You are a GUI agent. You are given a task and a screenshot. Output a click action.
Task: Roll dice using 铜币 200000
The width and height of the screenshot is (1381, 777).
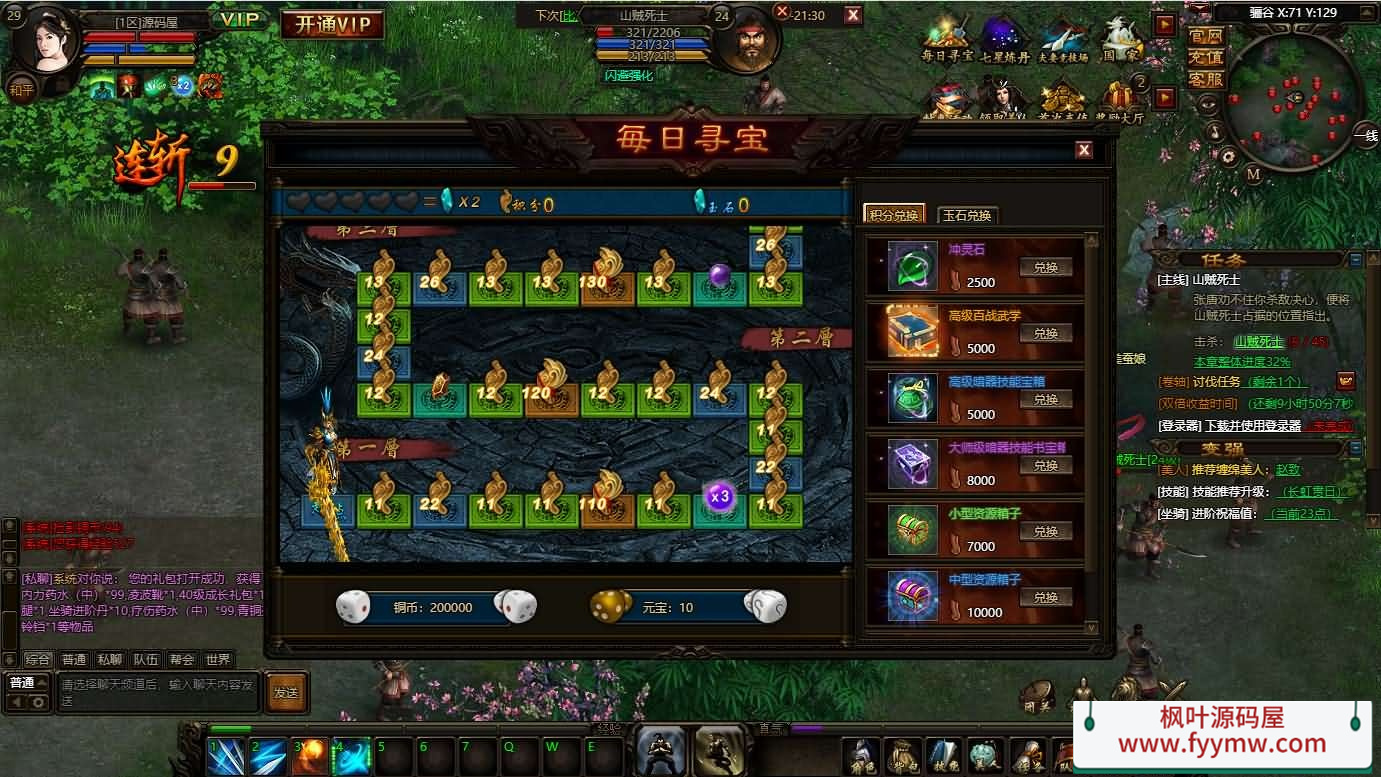516,606
